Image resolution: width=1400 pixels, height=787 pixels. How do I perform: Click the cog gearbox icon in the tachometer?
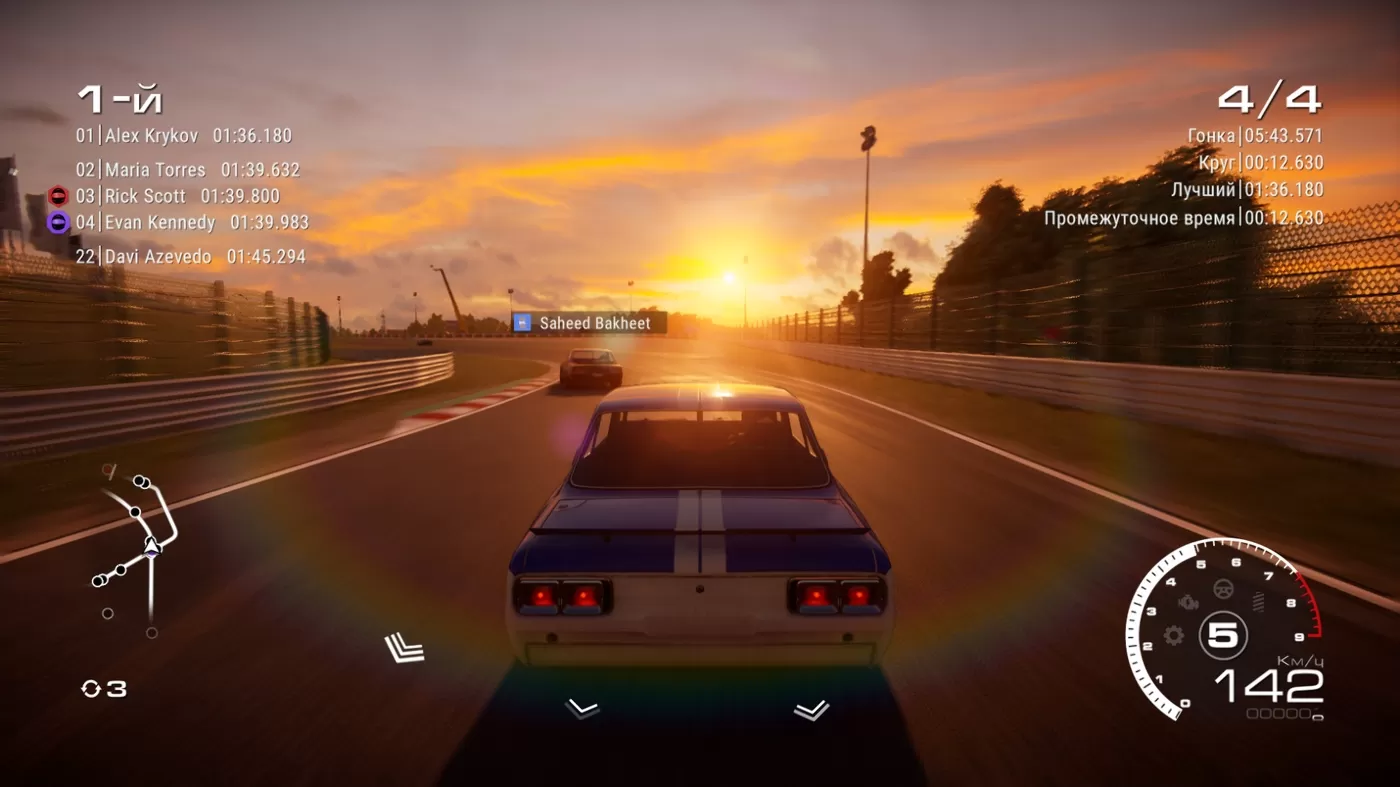(x=1174, y=635)
